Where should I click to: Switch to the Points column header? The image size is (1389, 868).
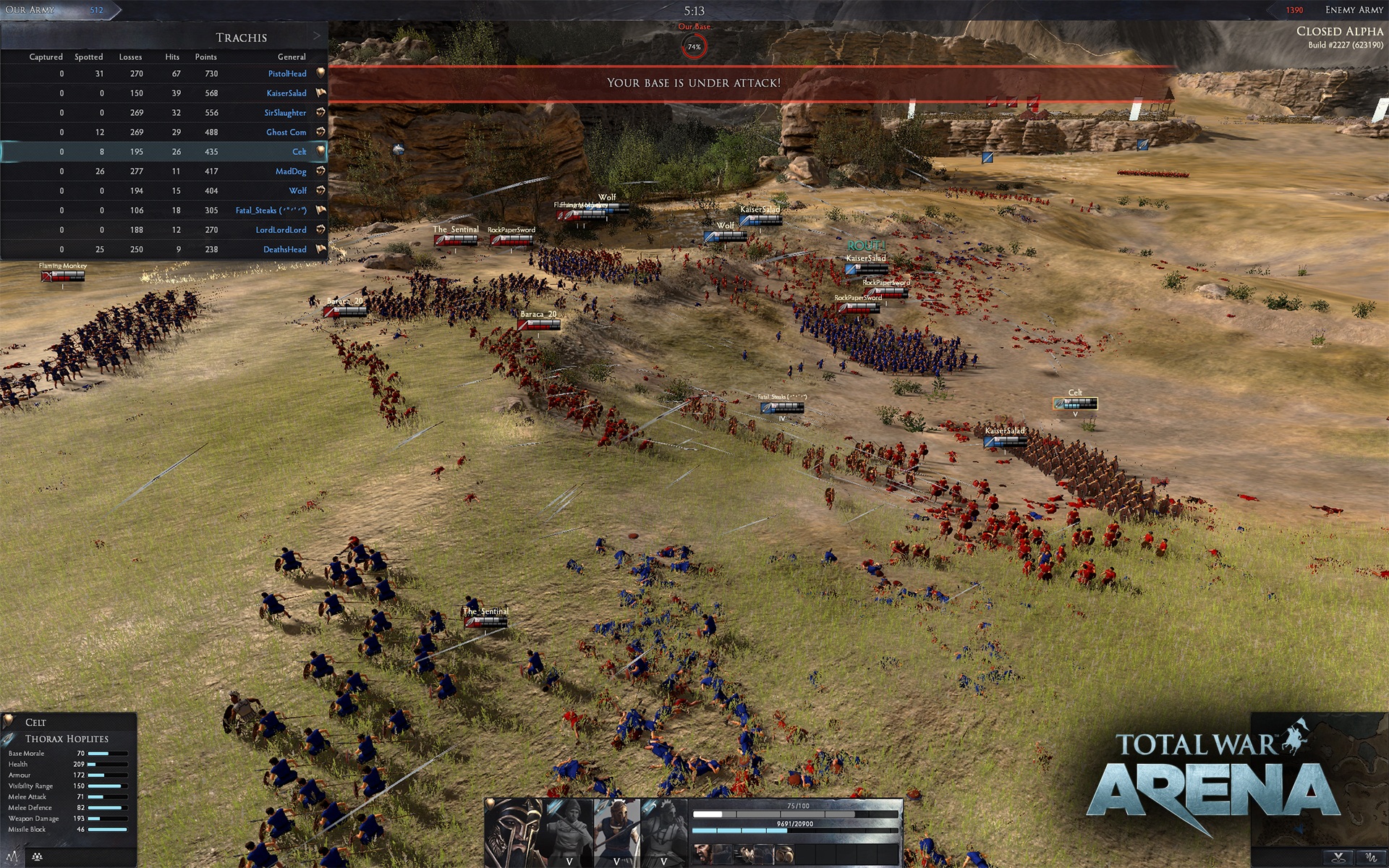pyautogui.click(x=205, y=56)
